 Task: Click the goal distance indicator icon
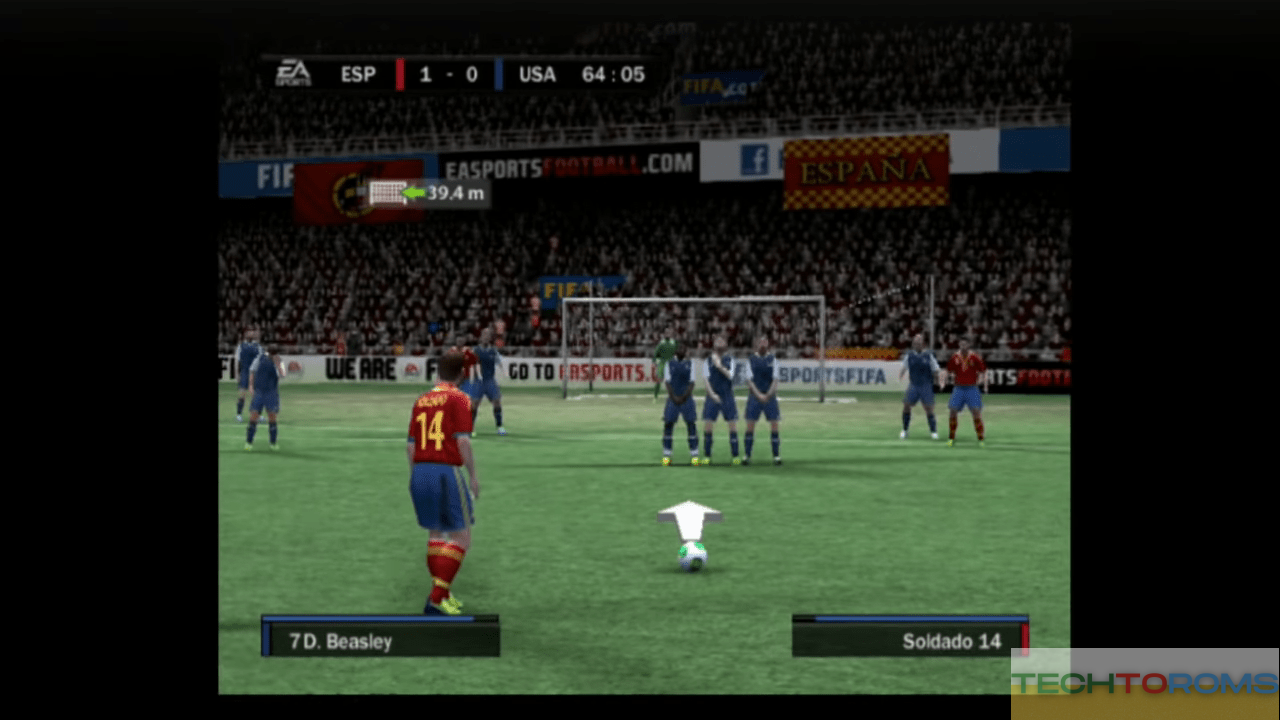click(387, 193)
